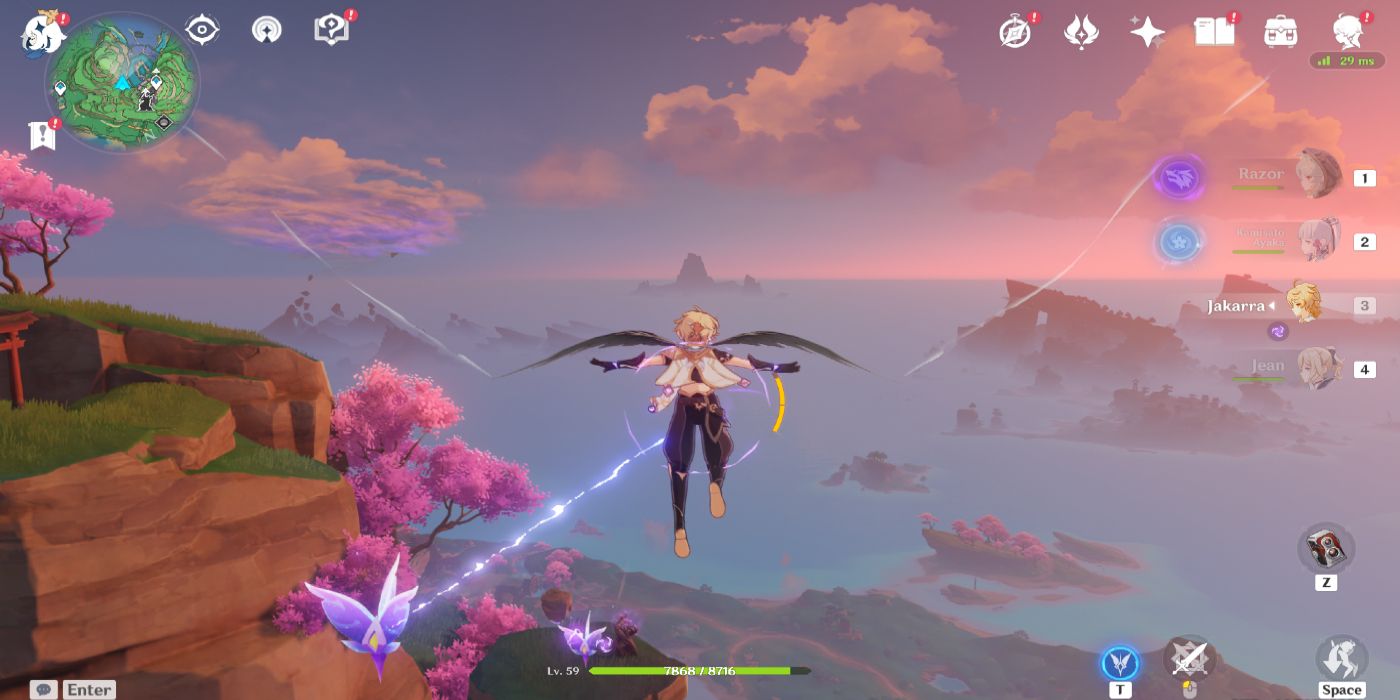Open the tutorial question mark icon
1400x700 pixels.
(x=330, y=30)
